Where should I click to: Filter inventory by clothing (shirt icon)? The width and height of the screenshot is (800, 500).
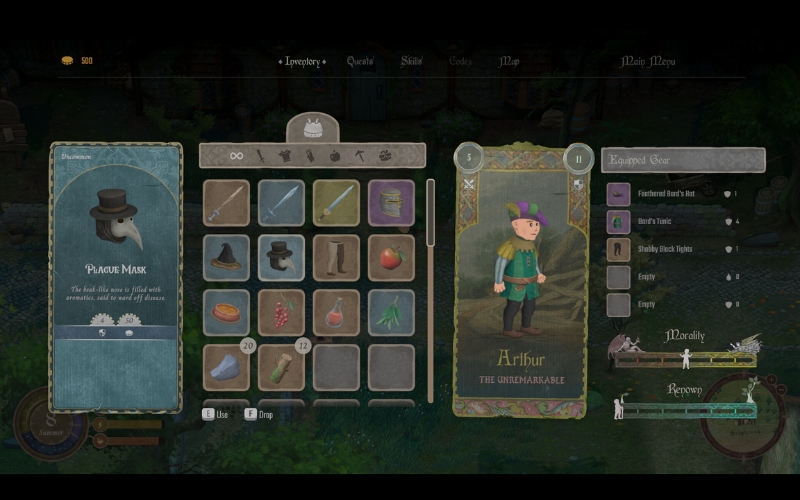pos(285,155)
